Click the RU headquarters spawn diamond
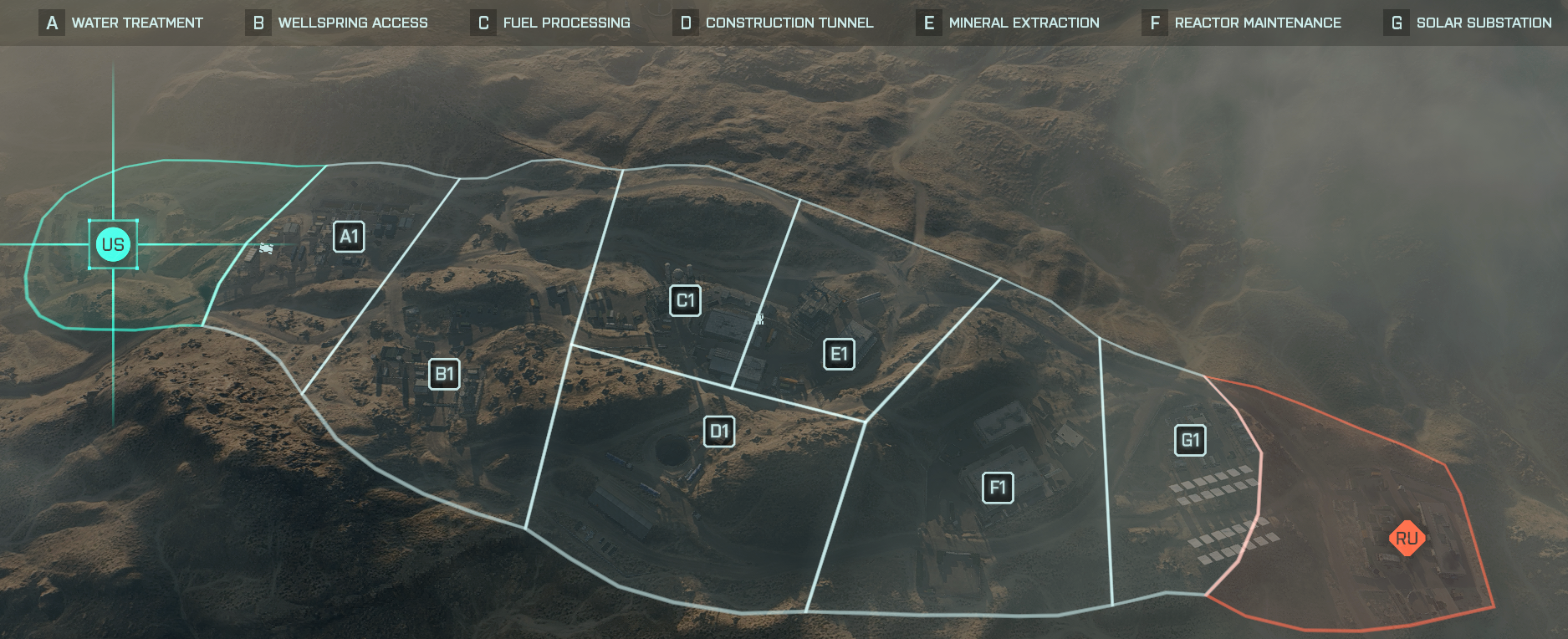Image resolution: width=1568 pixels, height=639 pixels. (x=1407, y=539)
